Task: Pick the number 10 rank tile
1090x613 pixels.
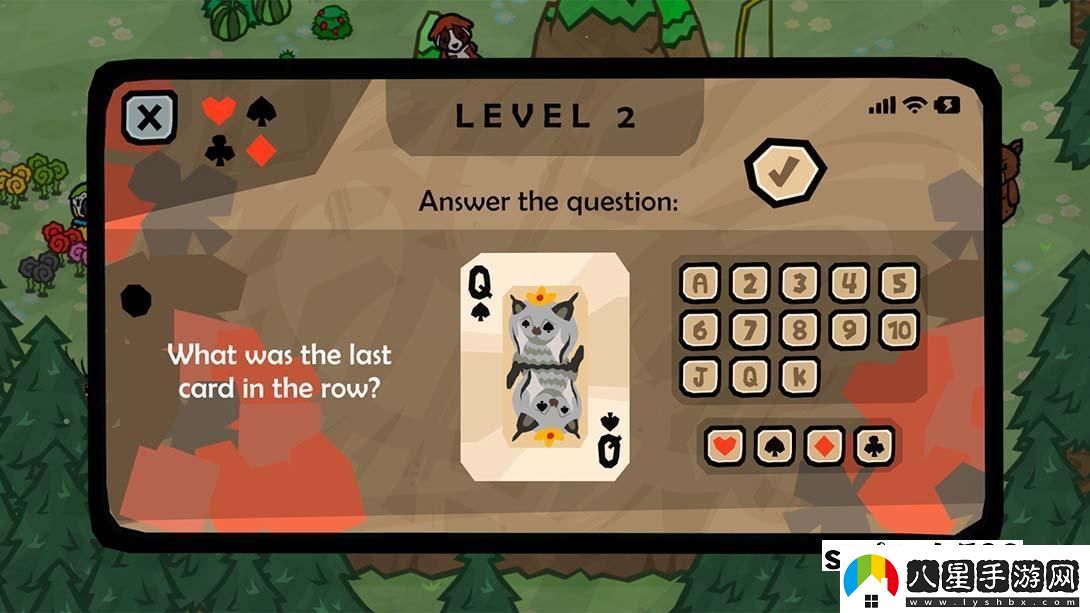Action: [898, 330]
